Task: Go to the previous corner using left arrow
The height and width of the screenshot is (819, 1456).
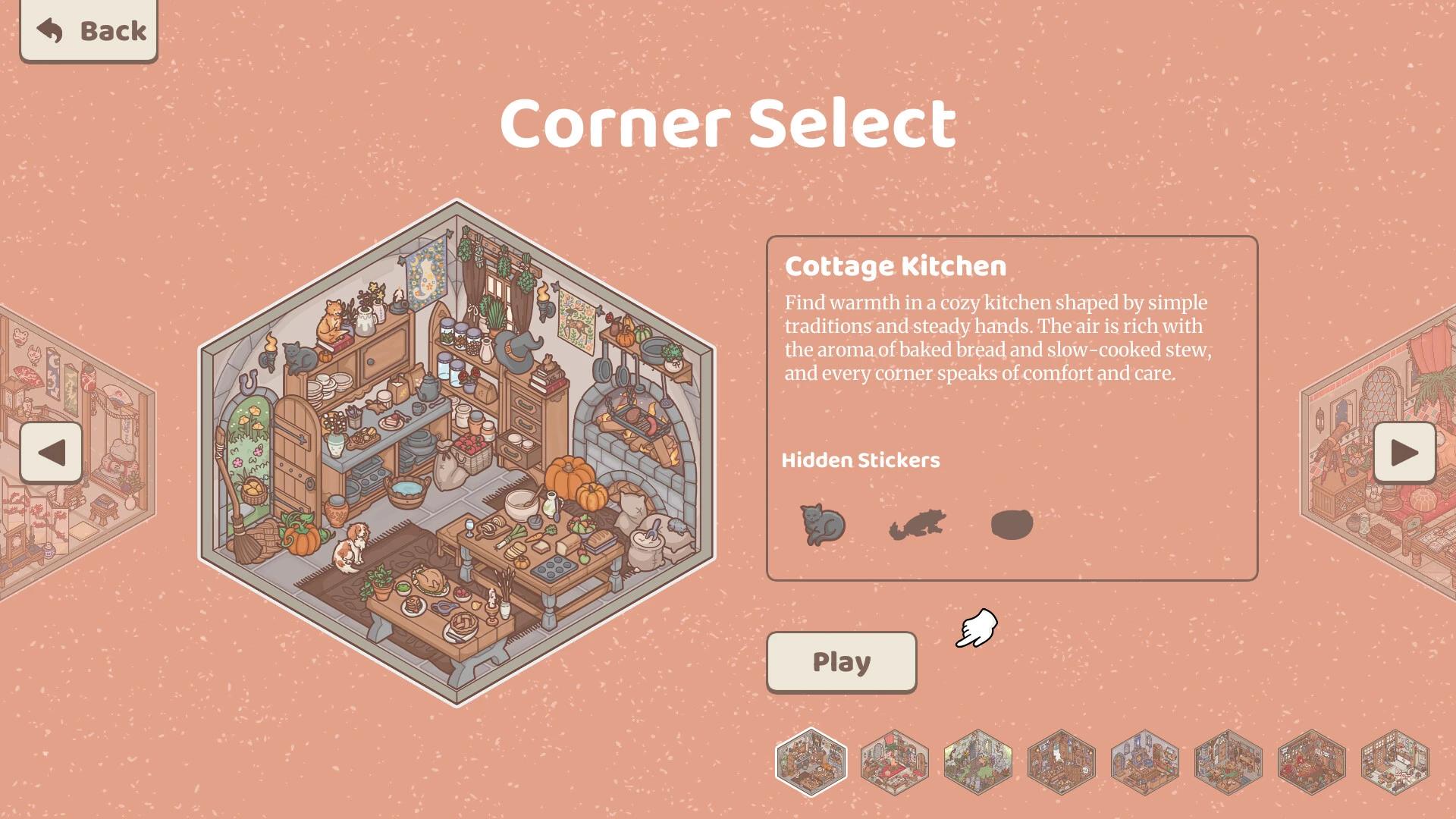Action: coord(50,453)
